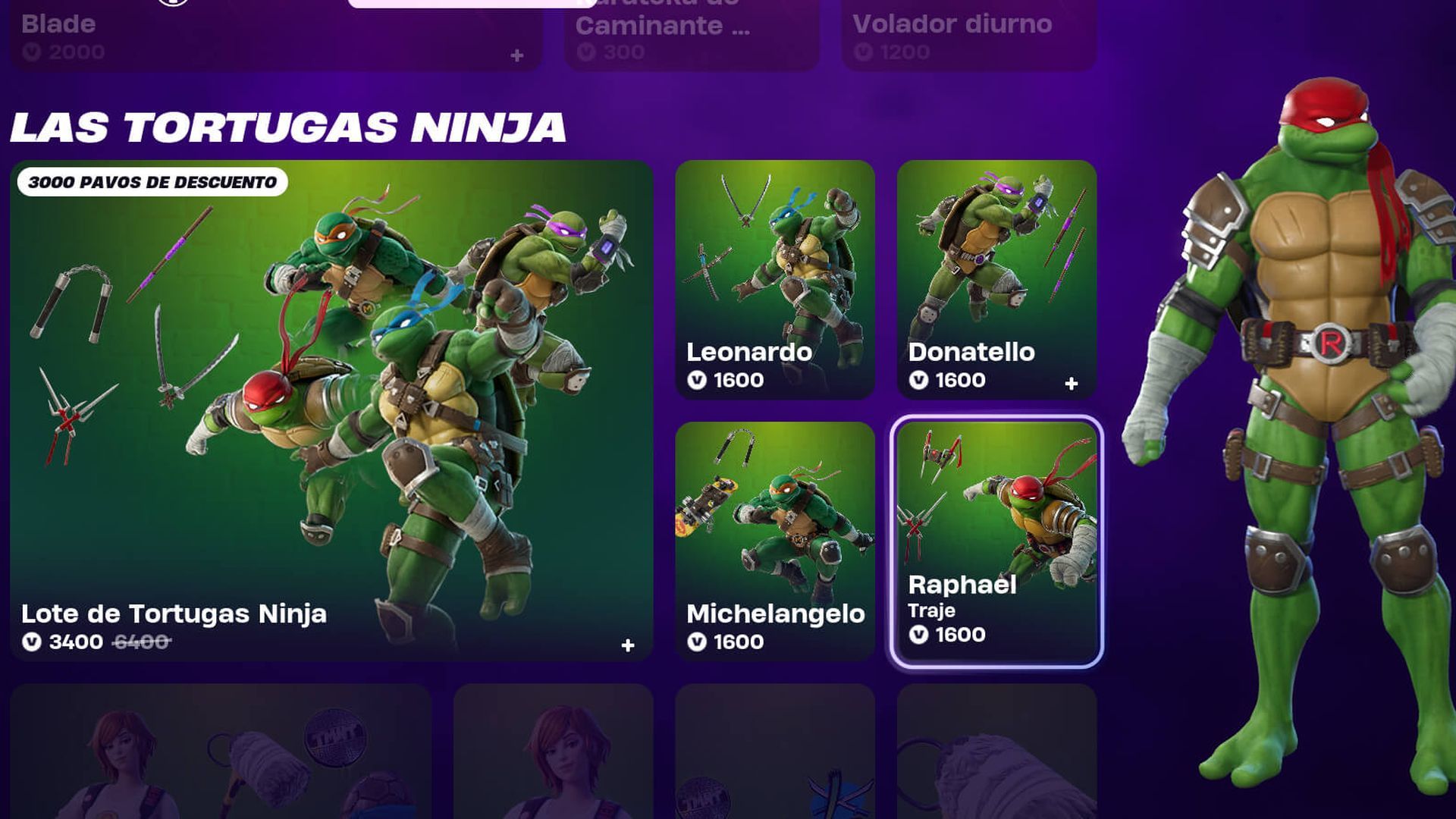1456x819 pixels.
Task: Click the V-Bucks icon on the Donatello tile
Action: 919,380
